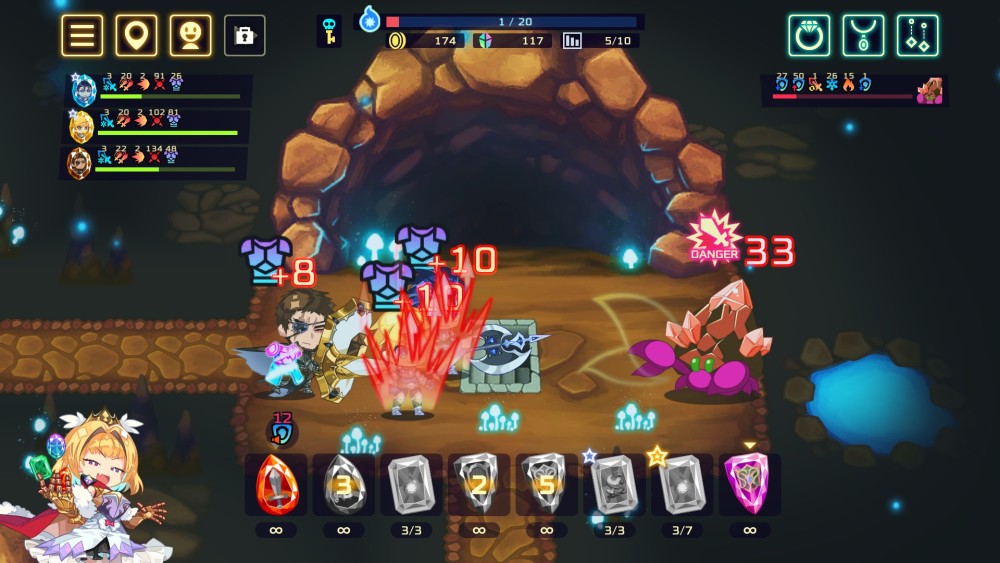Choose the blue-starred gray skill card
The height and width of the screenshot is (563, 1000).
(614, 485)
